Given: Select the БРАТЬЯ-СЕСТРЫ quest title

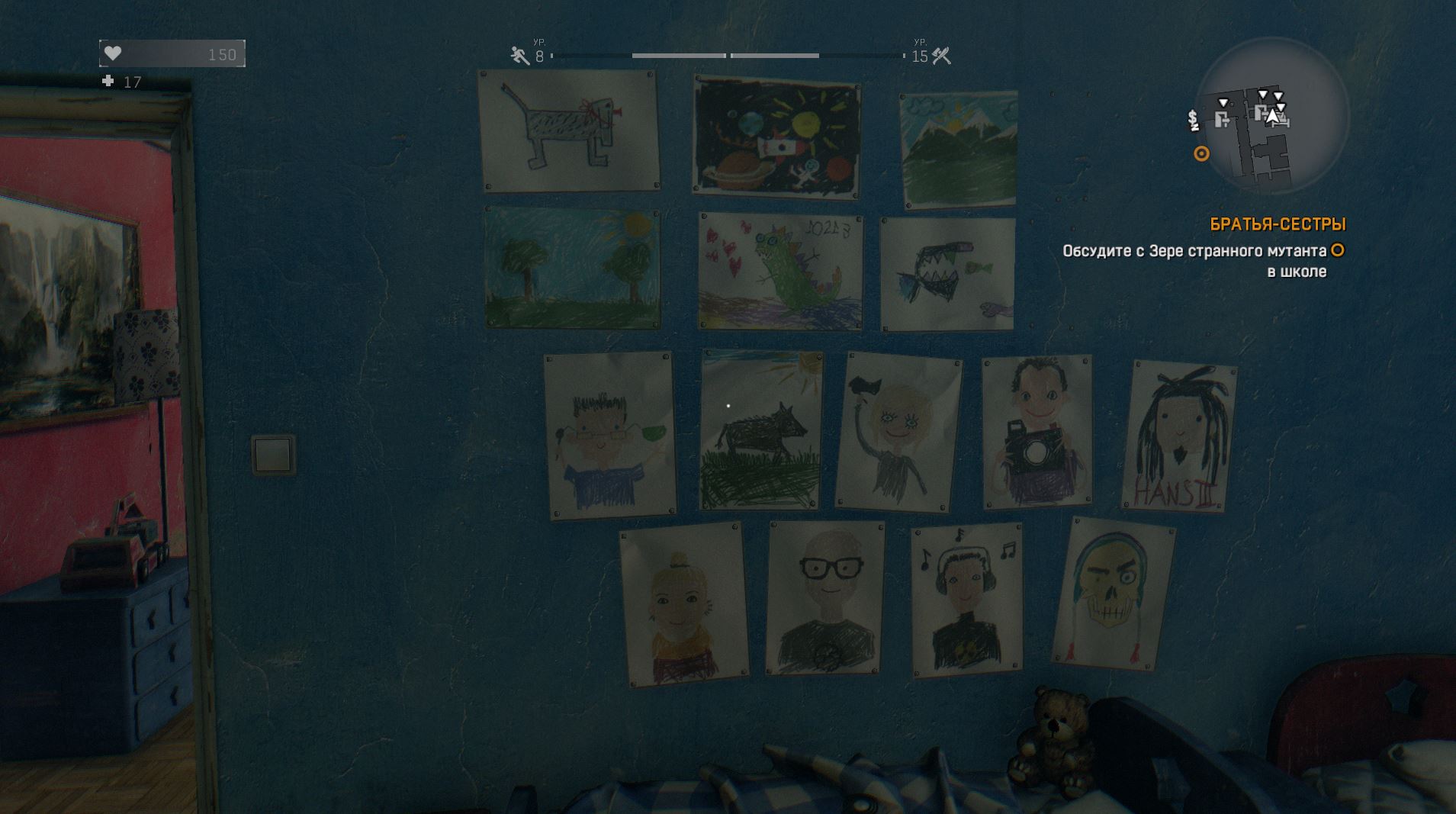Looking at the screenshot, I should tap(1278, 224).
